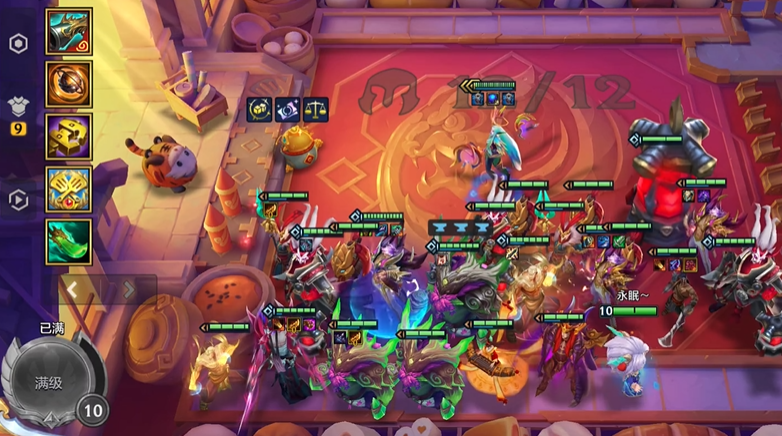
Task: Show next page with the right arrow
Action: (127, 290)
